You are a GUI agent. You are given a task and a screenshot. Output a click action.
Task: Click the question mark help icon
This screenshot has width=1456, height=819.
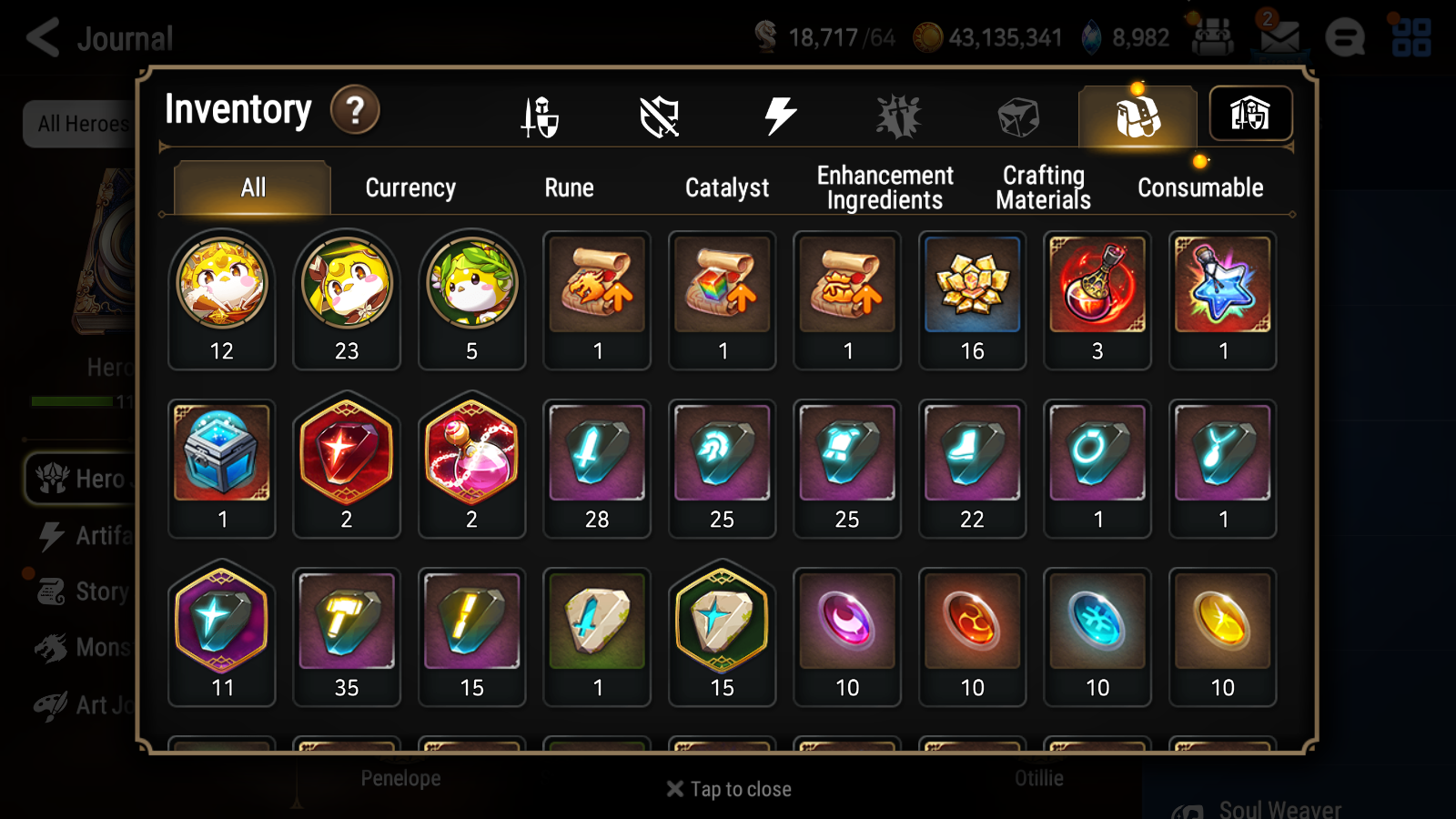click(x=355, y=109)
